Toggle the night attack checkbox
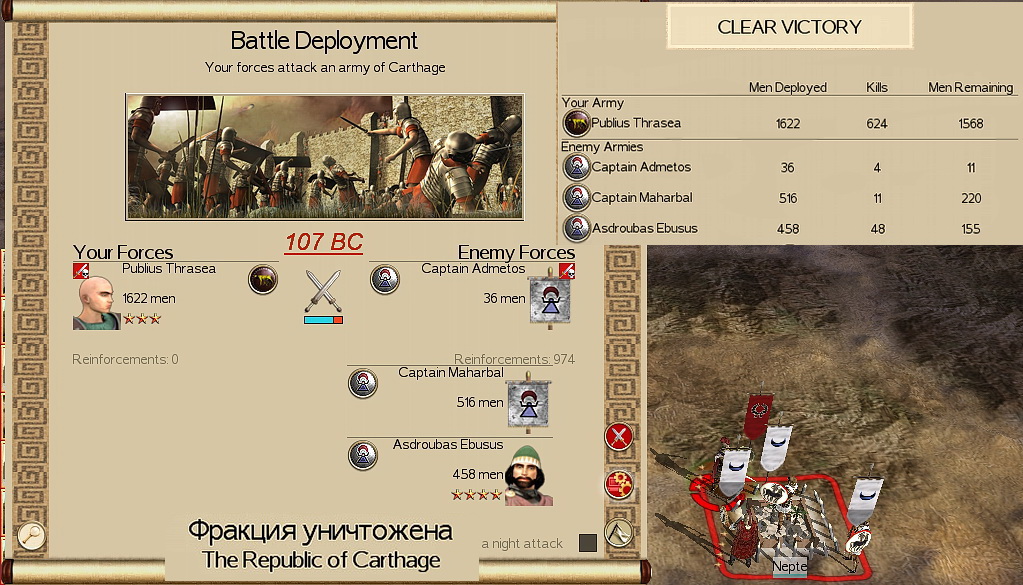This screenshot has width=1023, height=585. (x=588, y=543)
